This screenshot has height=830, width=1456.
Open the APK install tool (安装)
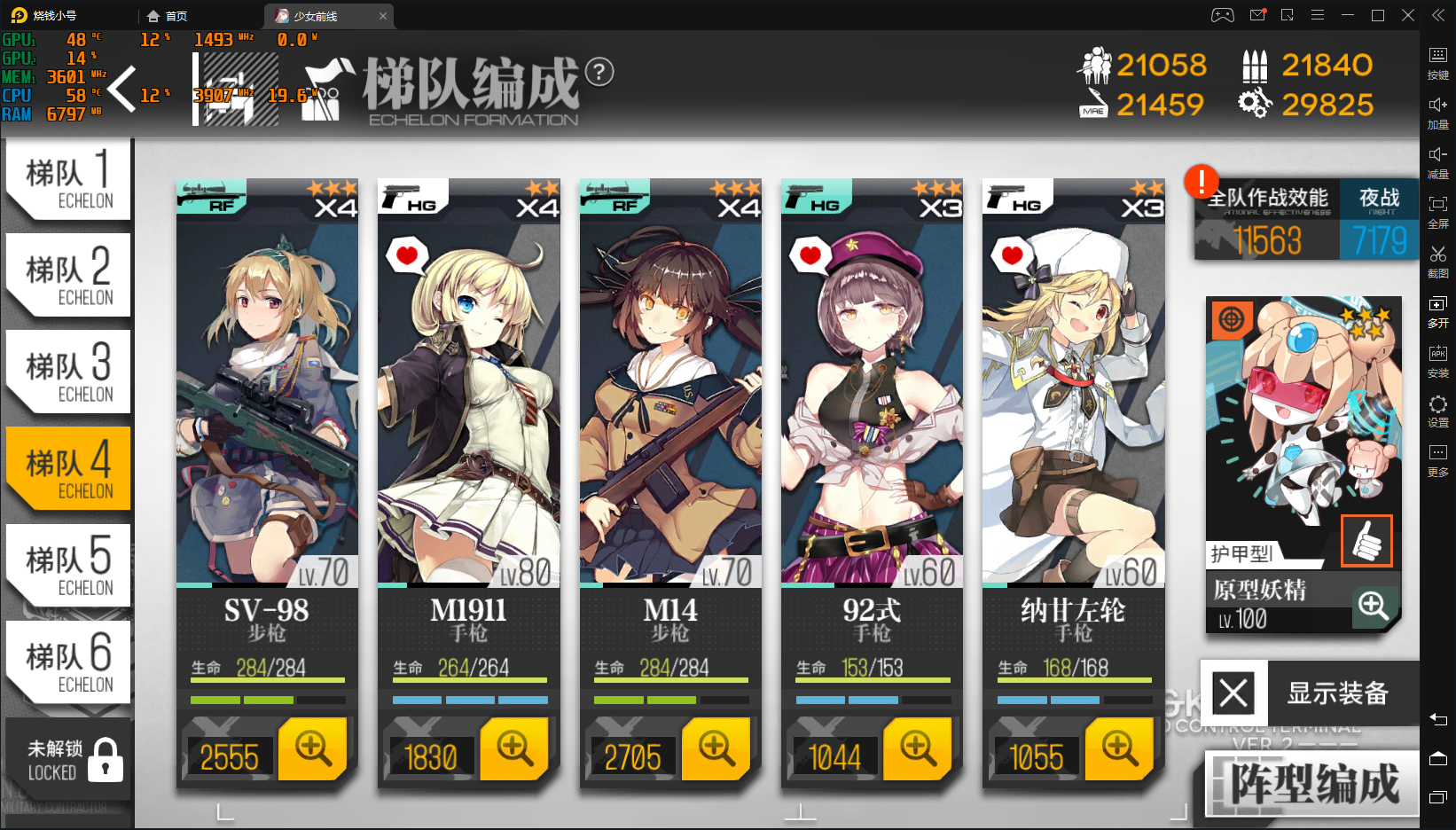1439,359
